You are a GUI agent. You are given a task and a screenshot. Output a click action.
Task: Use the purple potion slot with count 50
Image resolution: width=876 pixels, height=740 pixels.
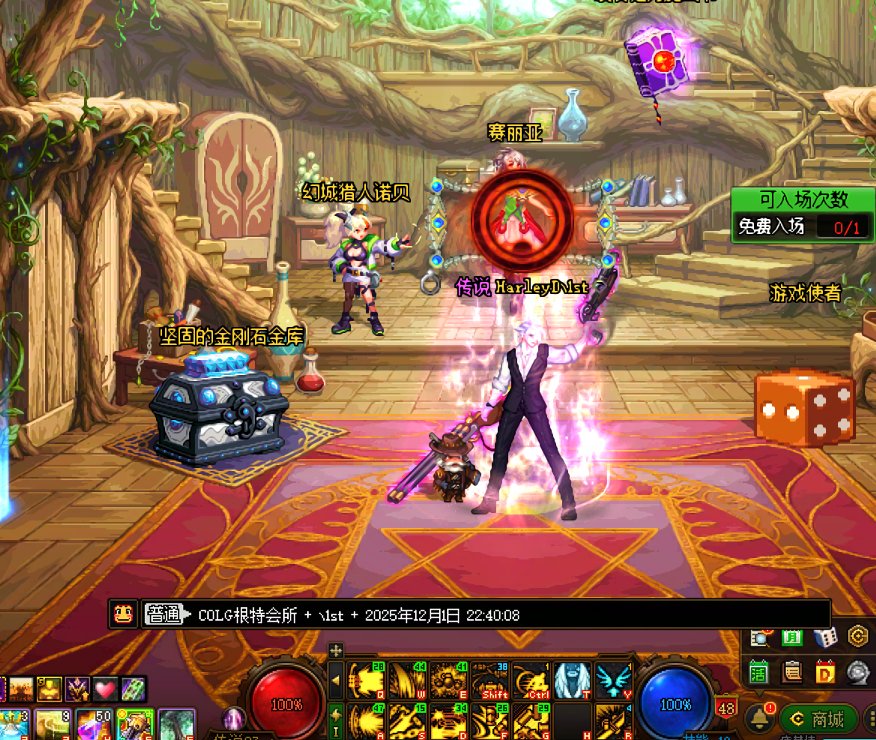click(x=94, y=724)
